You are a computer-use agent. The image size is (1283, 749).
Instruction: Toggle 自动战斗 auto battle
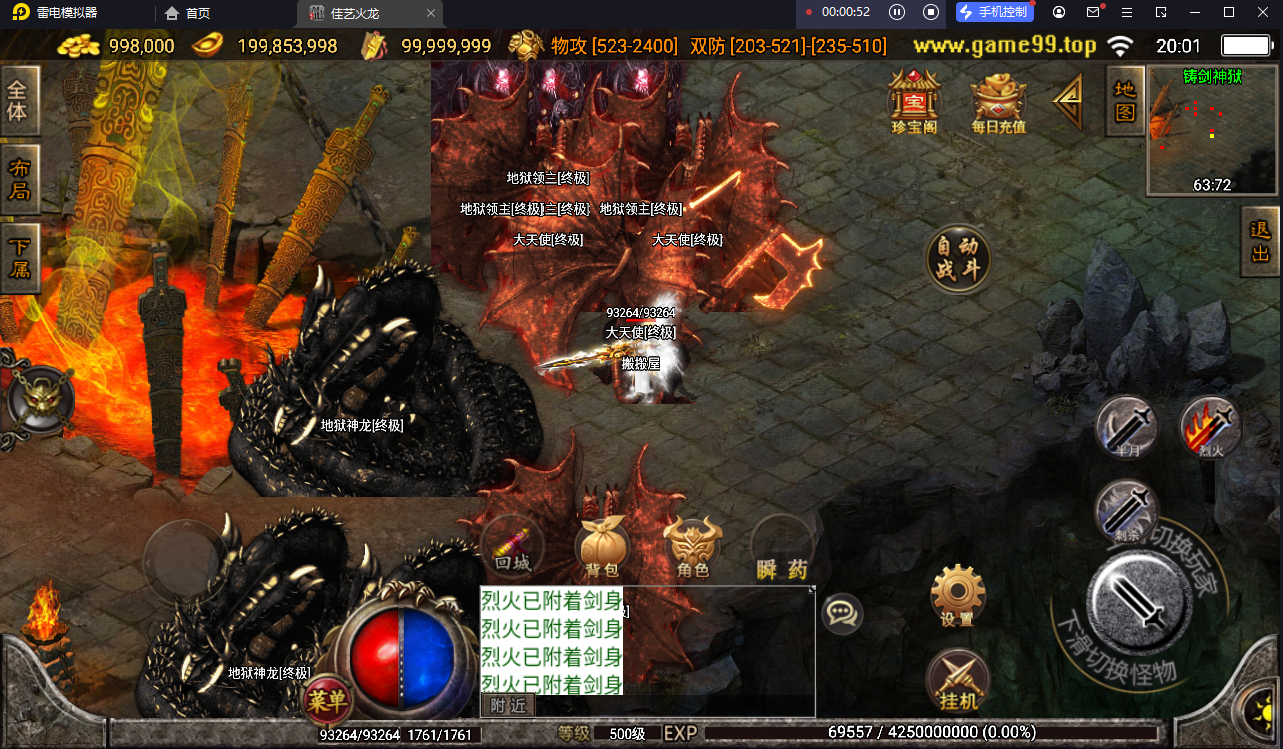click(x=958, y=259)
